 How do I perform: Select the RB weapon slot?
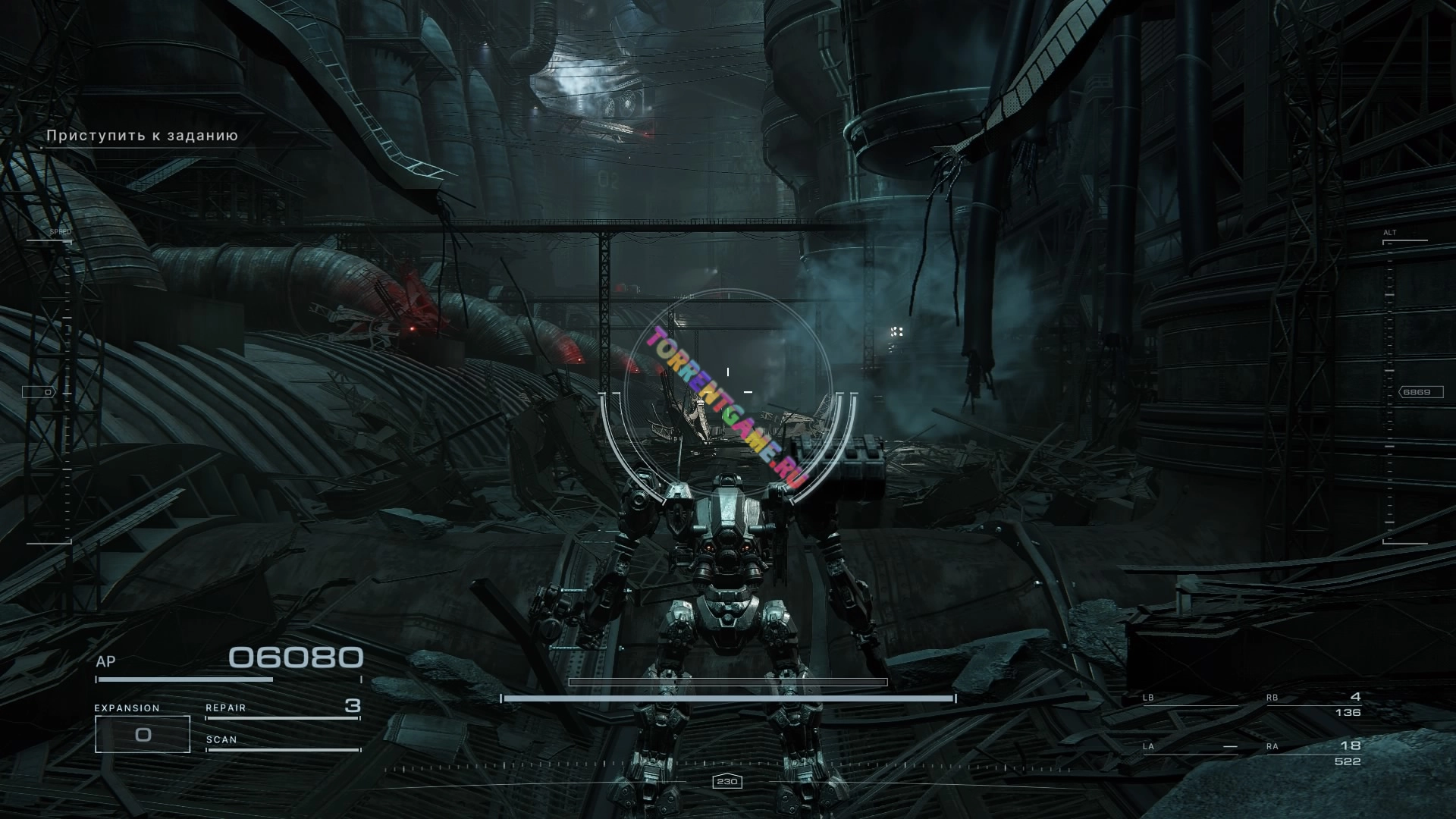[1313, 704]
